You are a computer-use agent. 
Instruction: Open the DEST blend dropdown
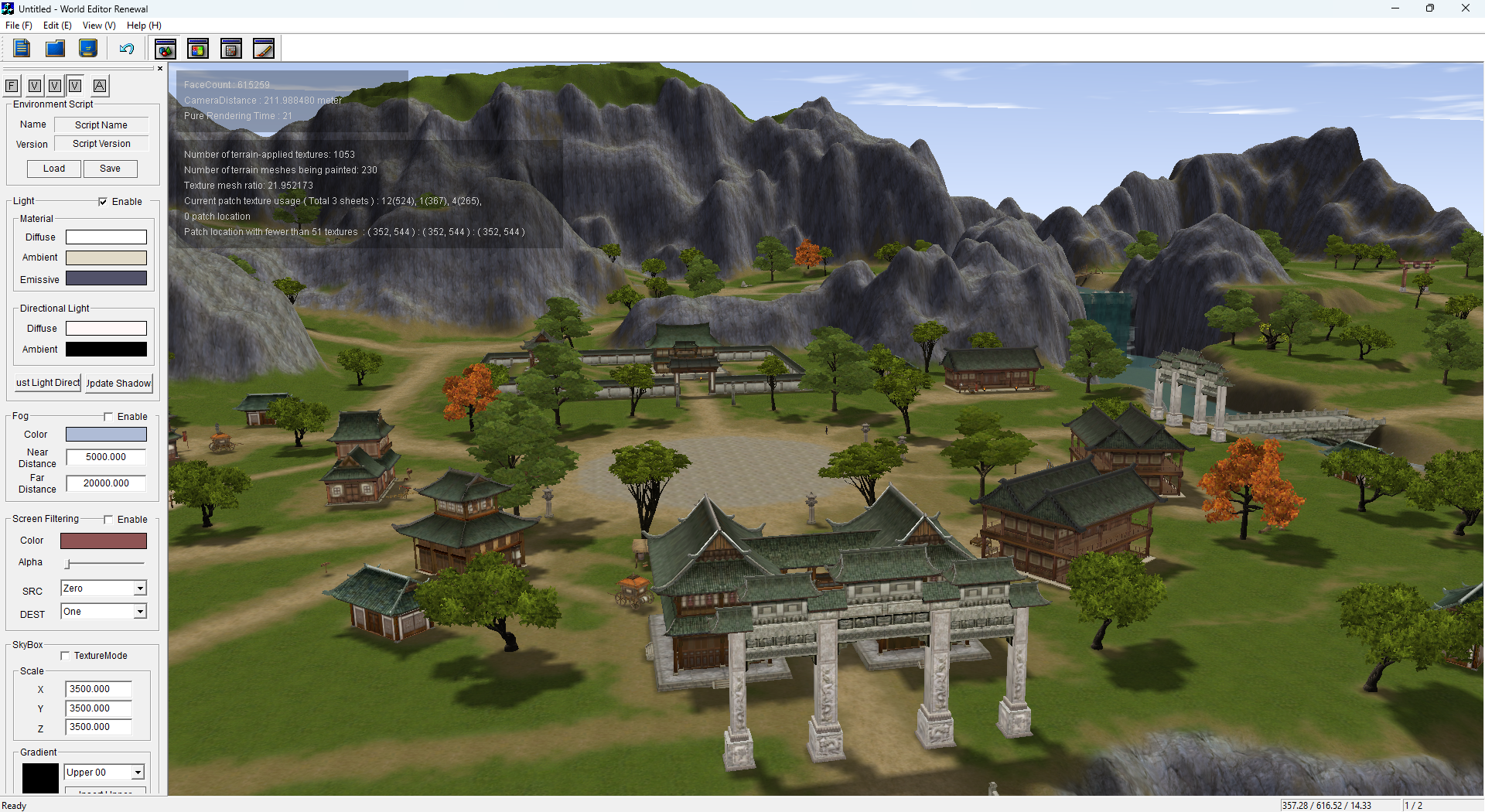point(140,612)
